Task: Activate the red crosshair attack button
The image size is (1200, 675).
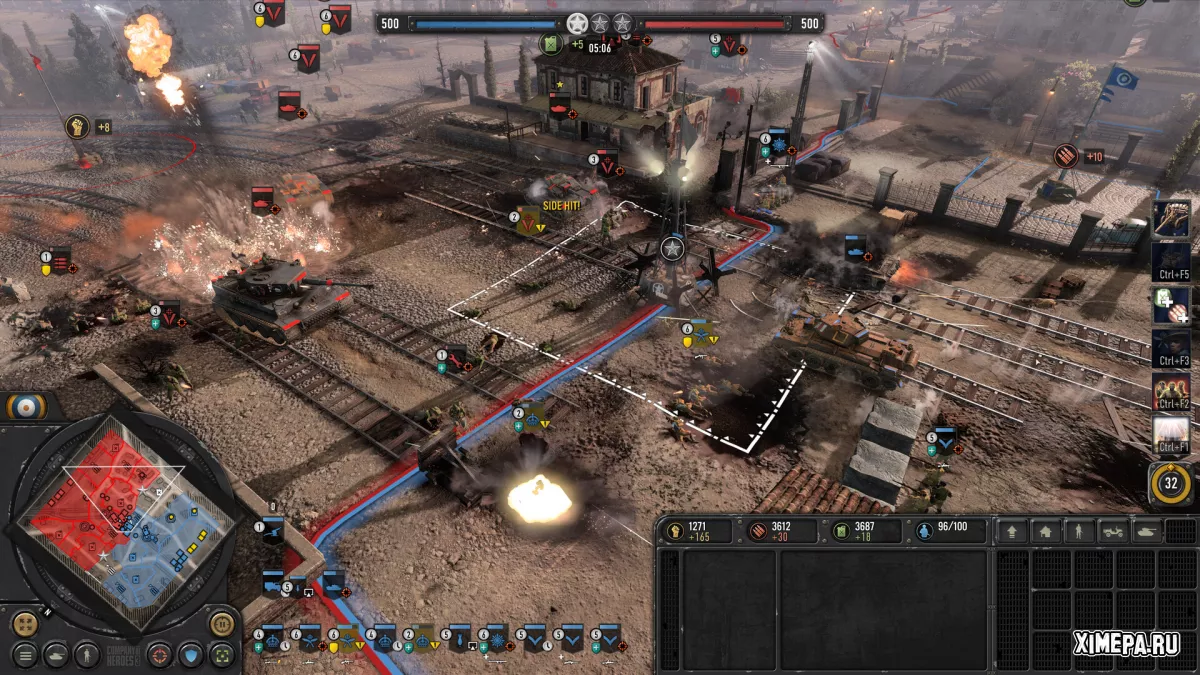Action: tap(158, 655)
